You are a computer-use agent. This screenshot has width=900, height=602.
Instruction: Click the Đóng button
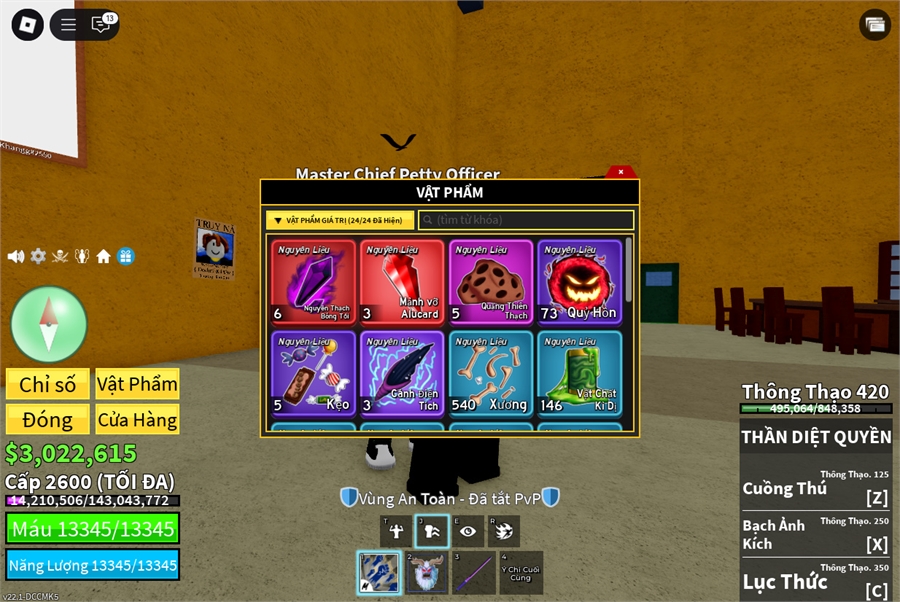click(x=48, y=419)
